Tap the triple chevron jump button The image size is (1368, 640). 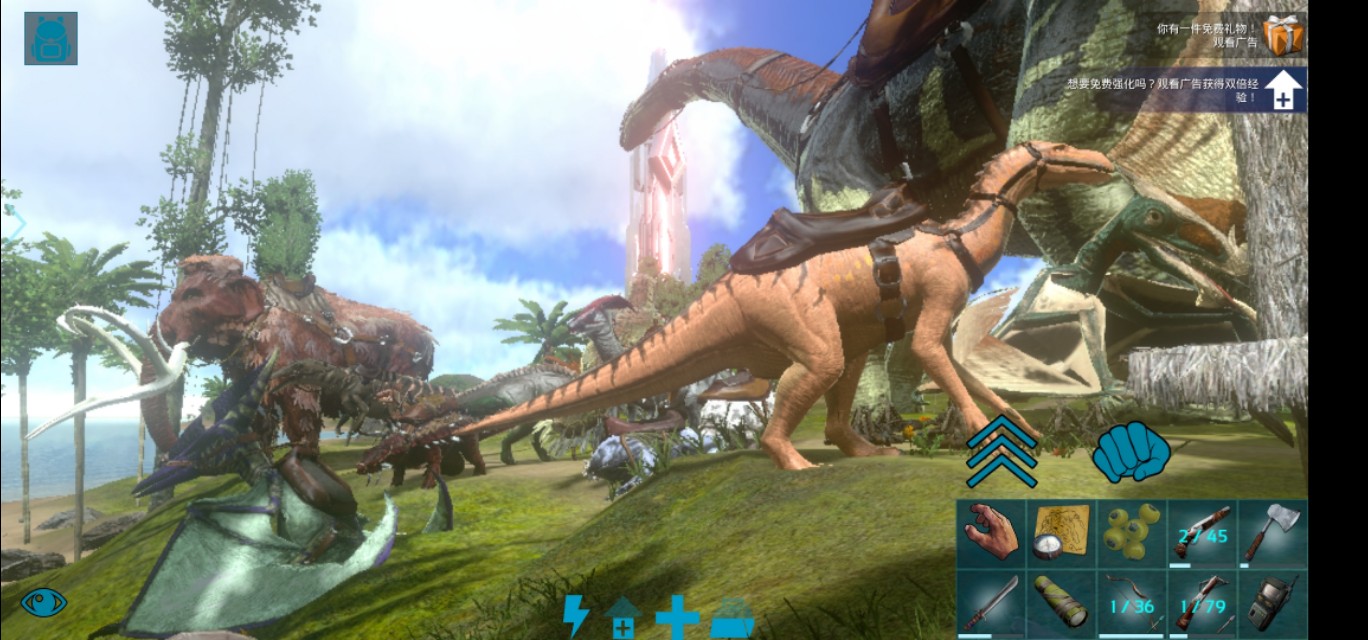(1001, 450)
